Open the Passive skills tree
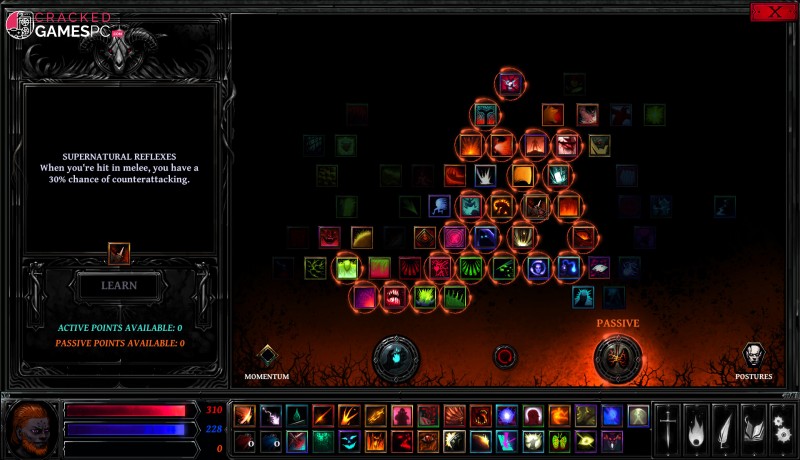The image size is (800, 460). 617,358
